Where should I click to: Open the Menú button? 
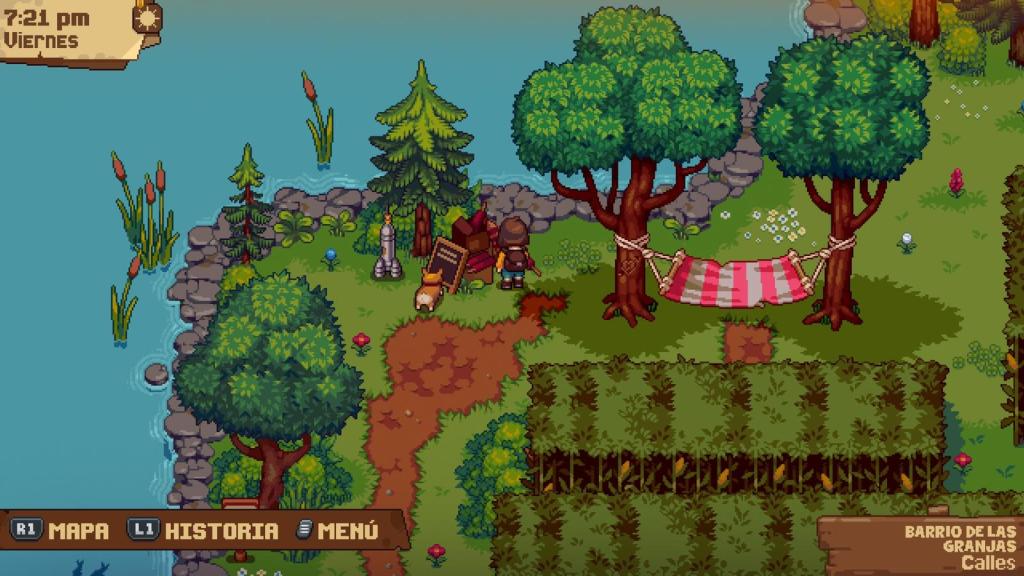pyautogui.click(x=339, y=530)
